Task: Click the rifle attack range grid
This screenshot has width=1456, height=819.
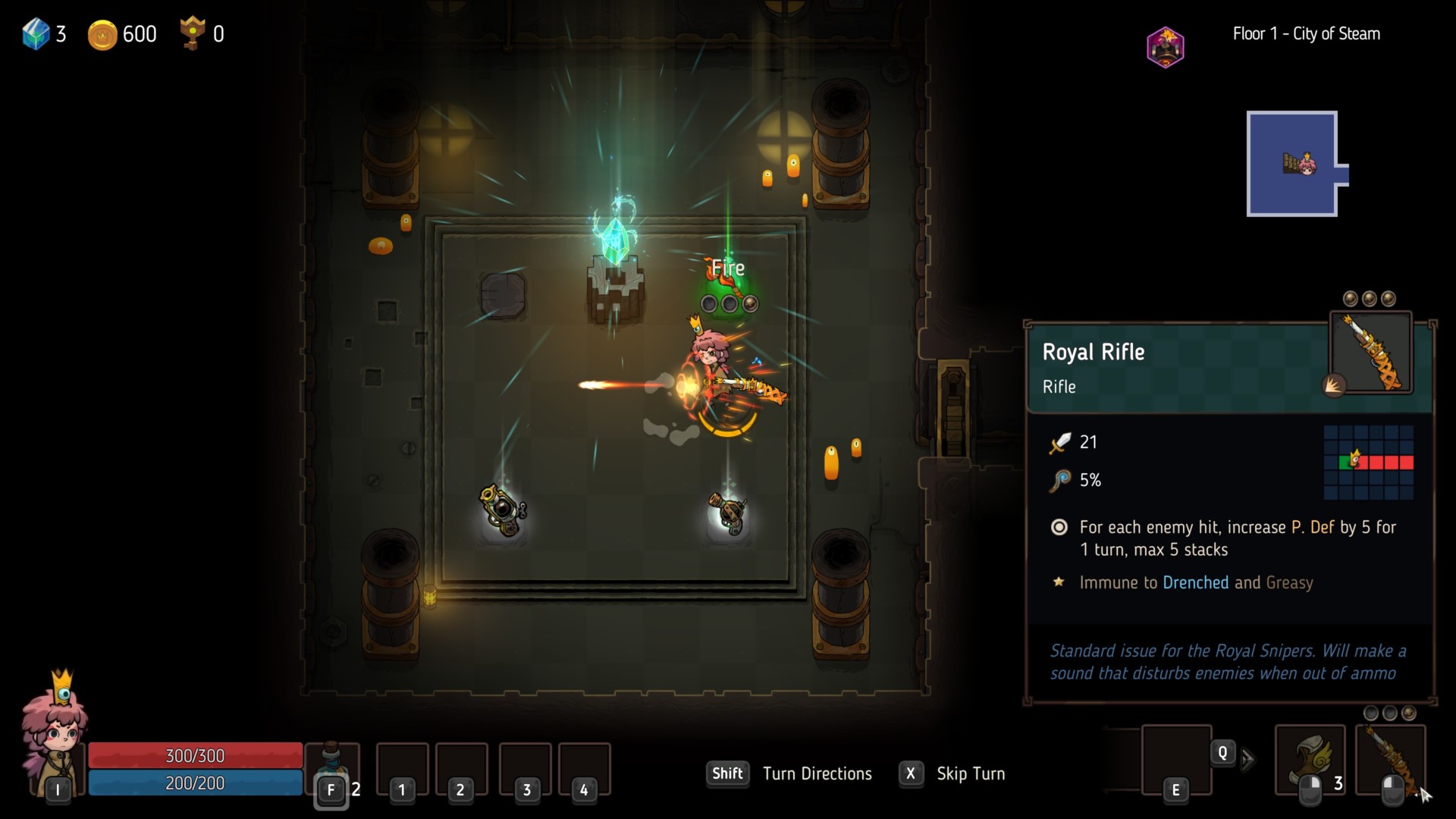Action: click(1368, 462)
